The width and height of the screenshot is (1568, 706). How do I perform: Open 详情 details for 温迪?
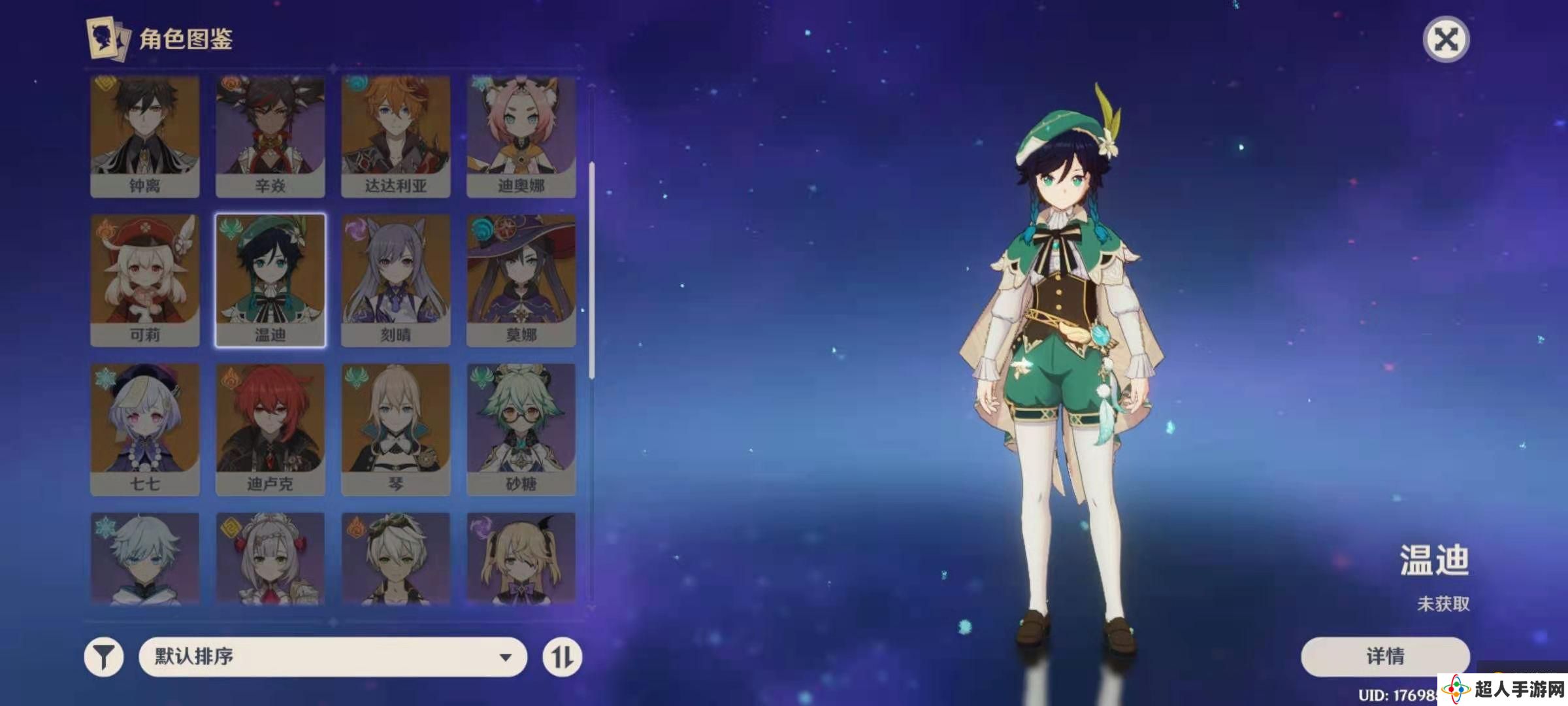(1385, 656)
